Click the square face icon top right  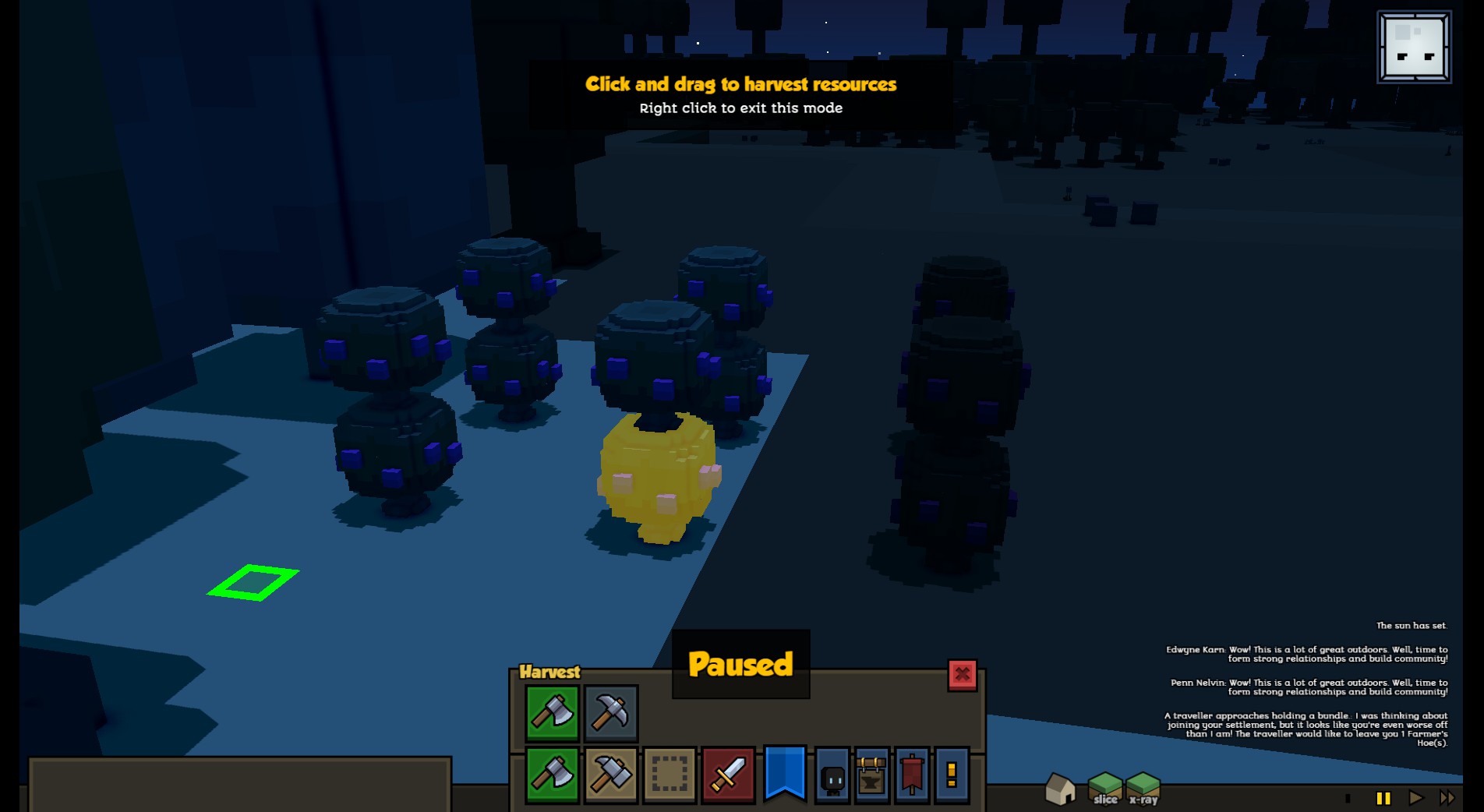click(1414, 47)
